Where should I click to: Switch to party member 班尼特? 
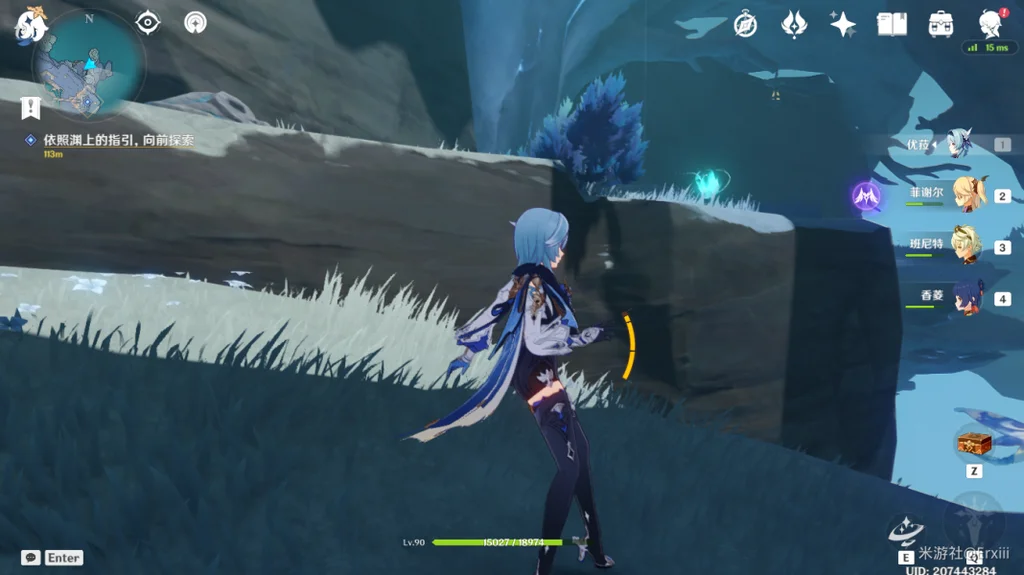click(x=968, y=246)
